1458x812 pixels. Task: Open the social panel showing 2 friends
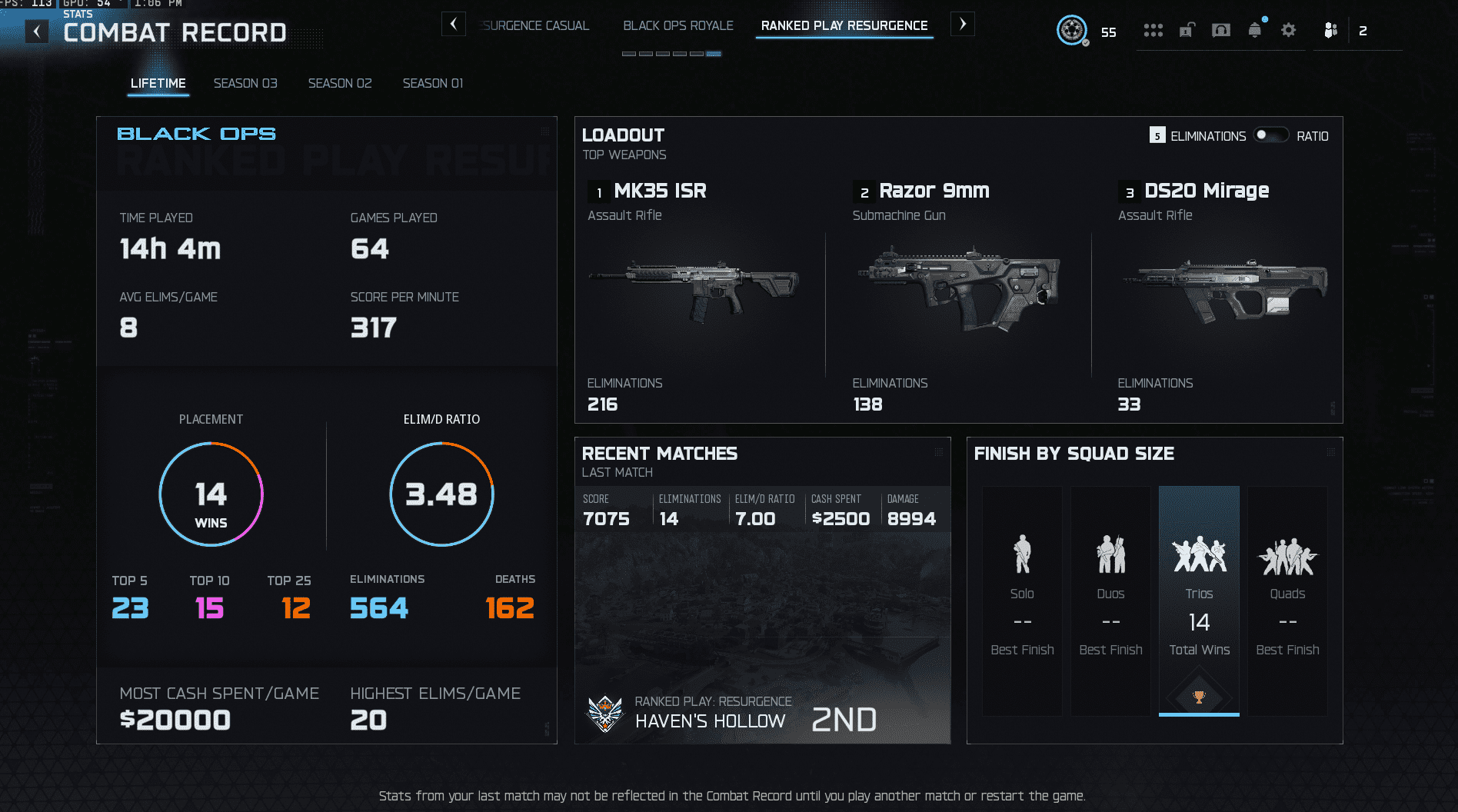point(1330,30)
